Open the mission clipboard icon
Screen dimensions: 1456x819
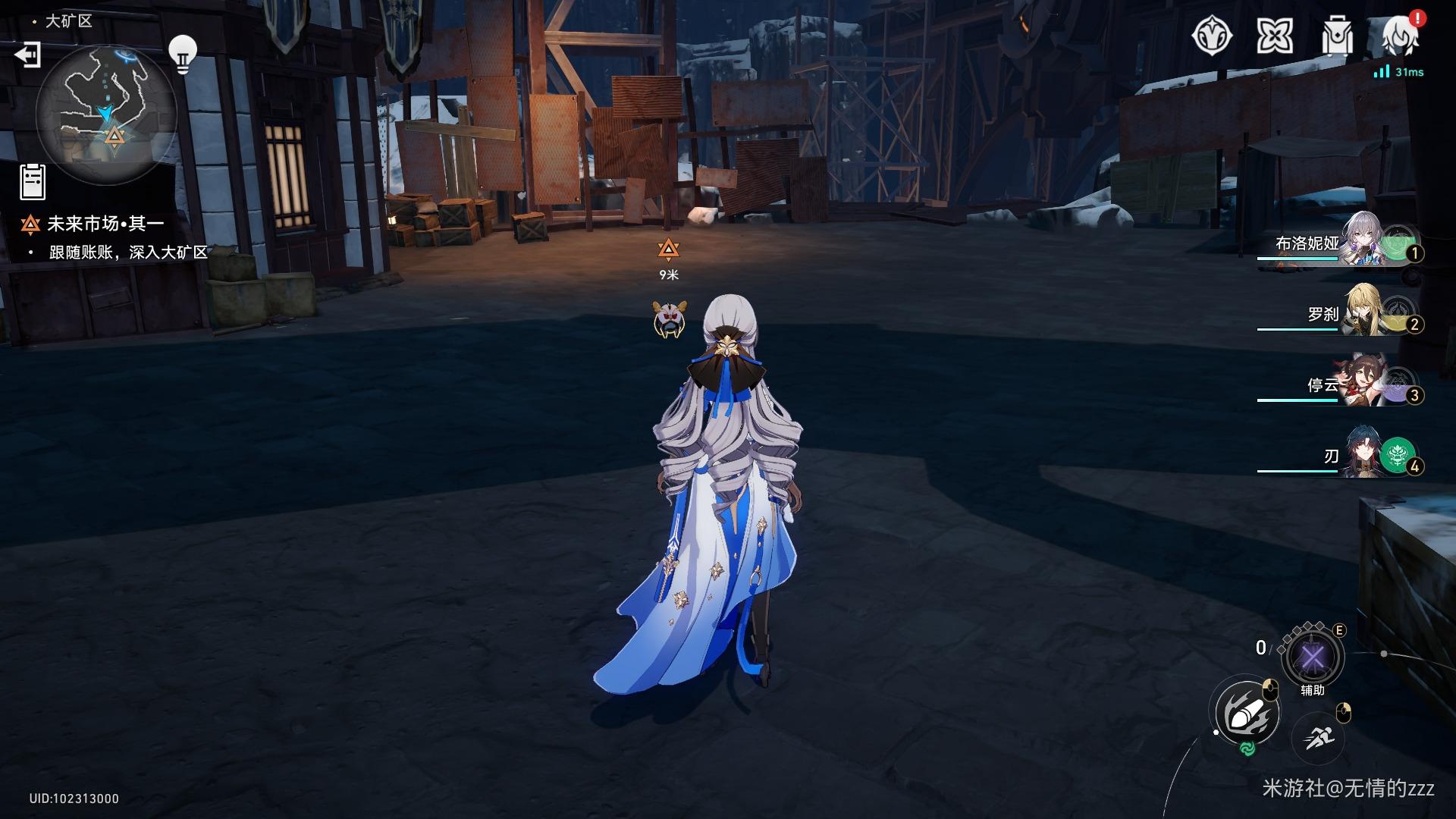(33, 182)
